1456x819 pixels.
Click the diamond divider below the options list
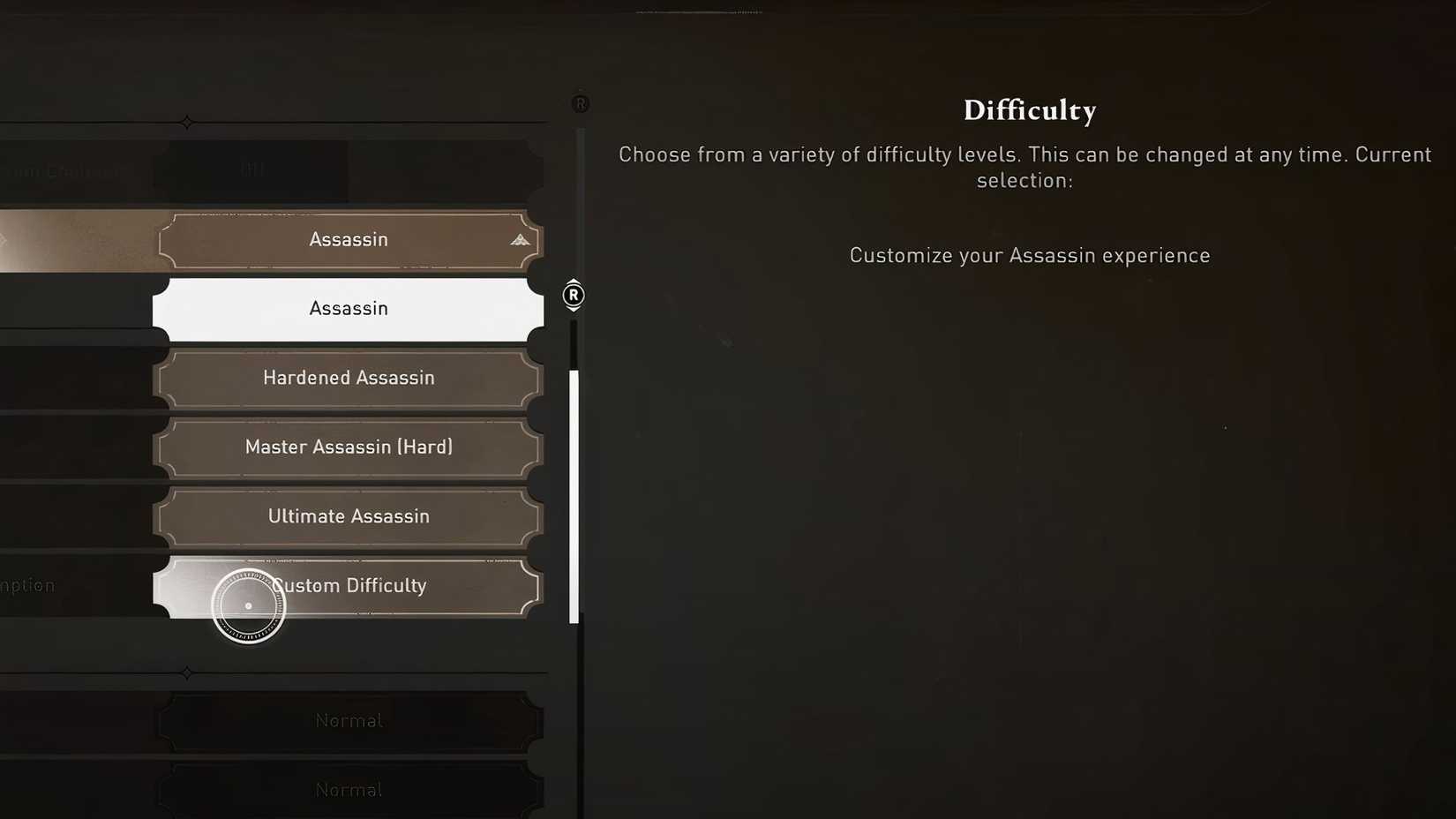point(187,673)
